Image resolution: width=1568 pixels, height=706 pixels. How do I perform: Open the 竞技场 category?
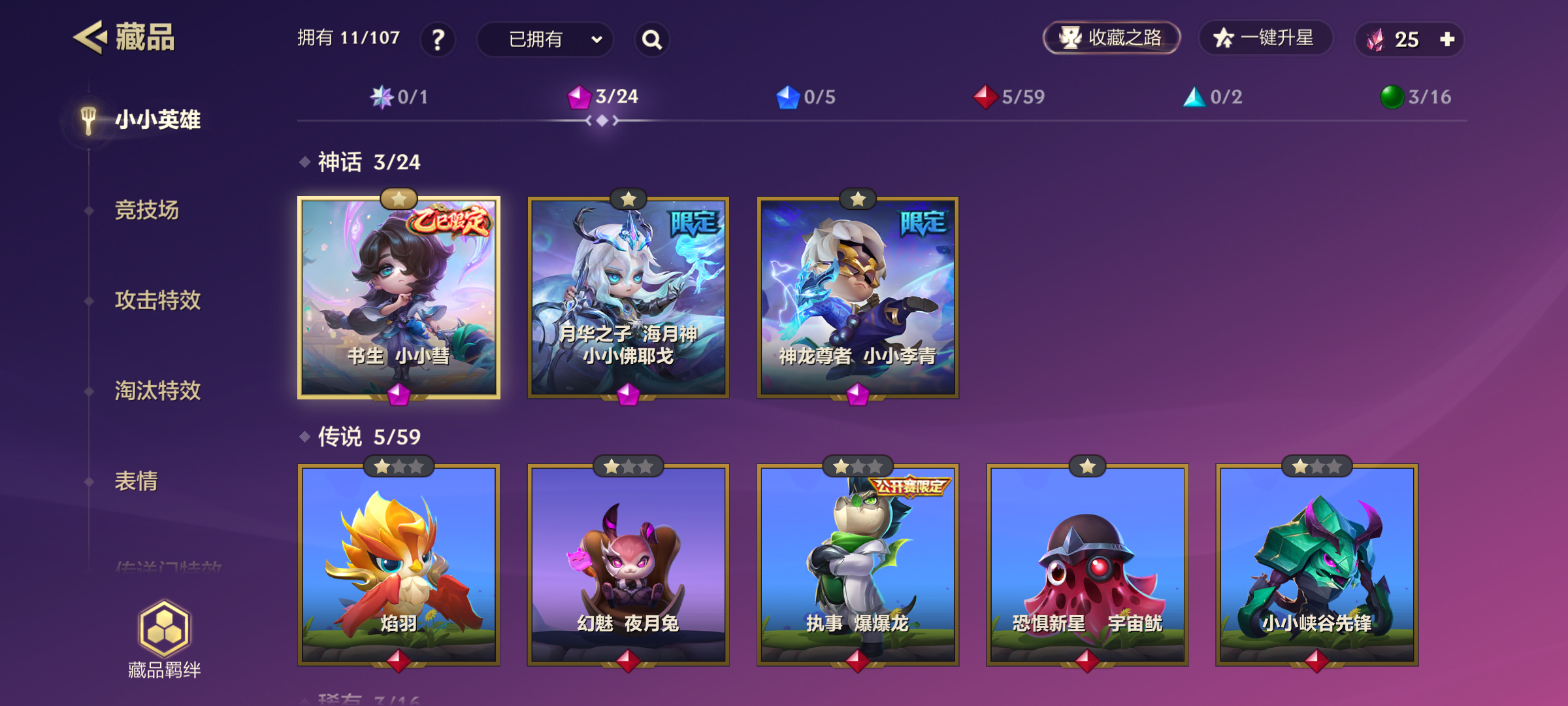tap(147, 210)
